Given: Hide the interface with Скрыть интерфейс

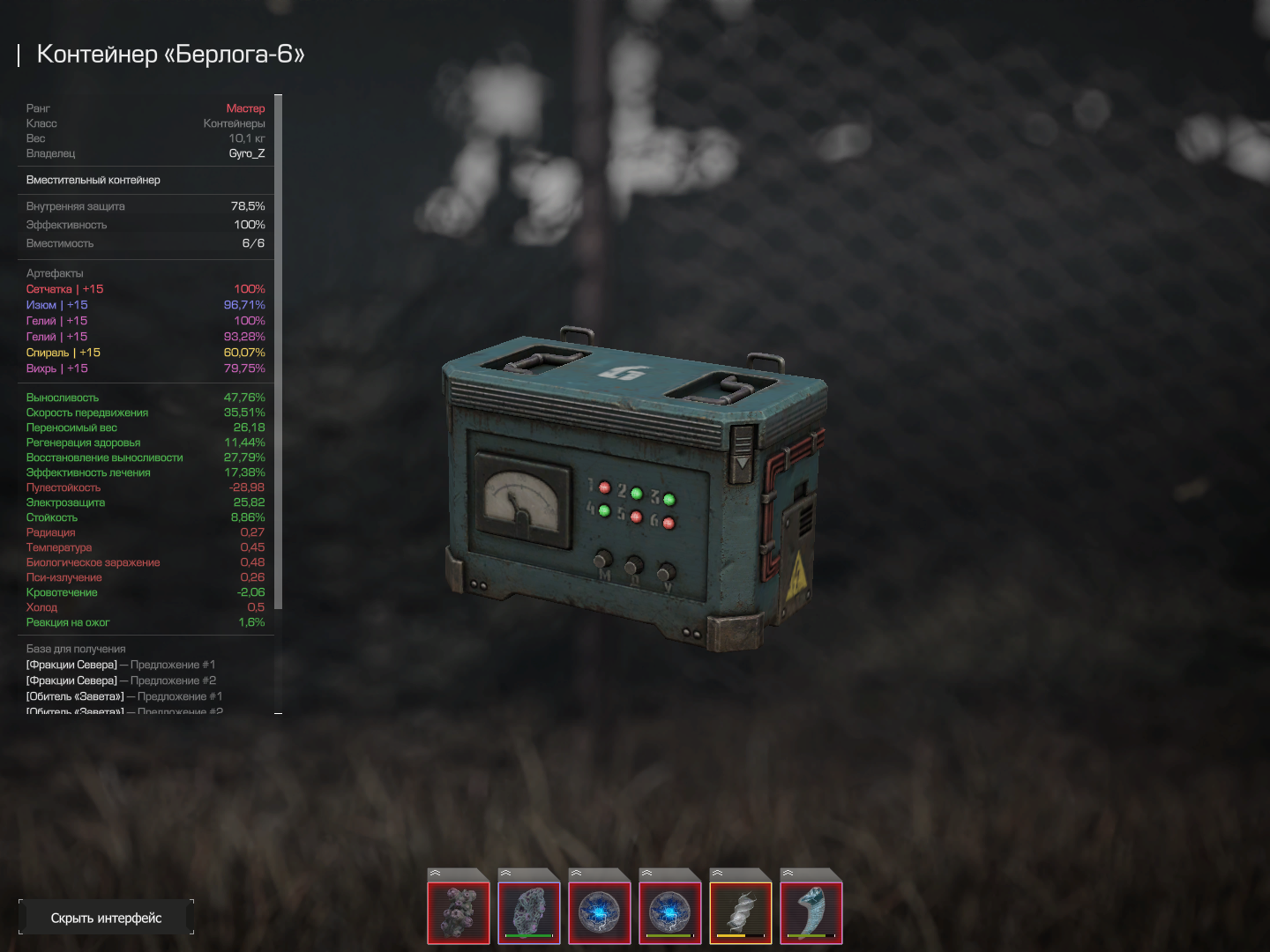Looking at the screenshot, I should click(x=106, y=918).
